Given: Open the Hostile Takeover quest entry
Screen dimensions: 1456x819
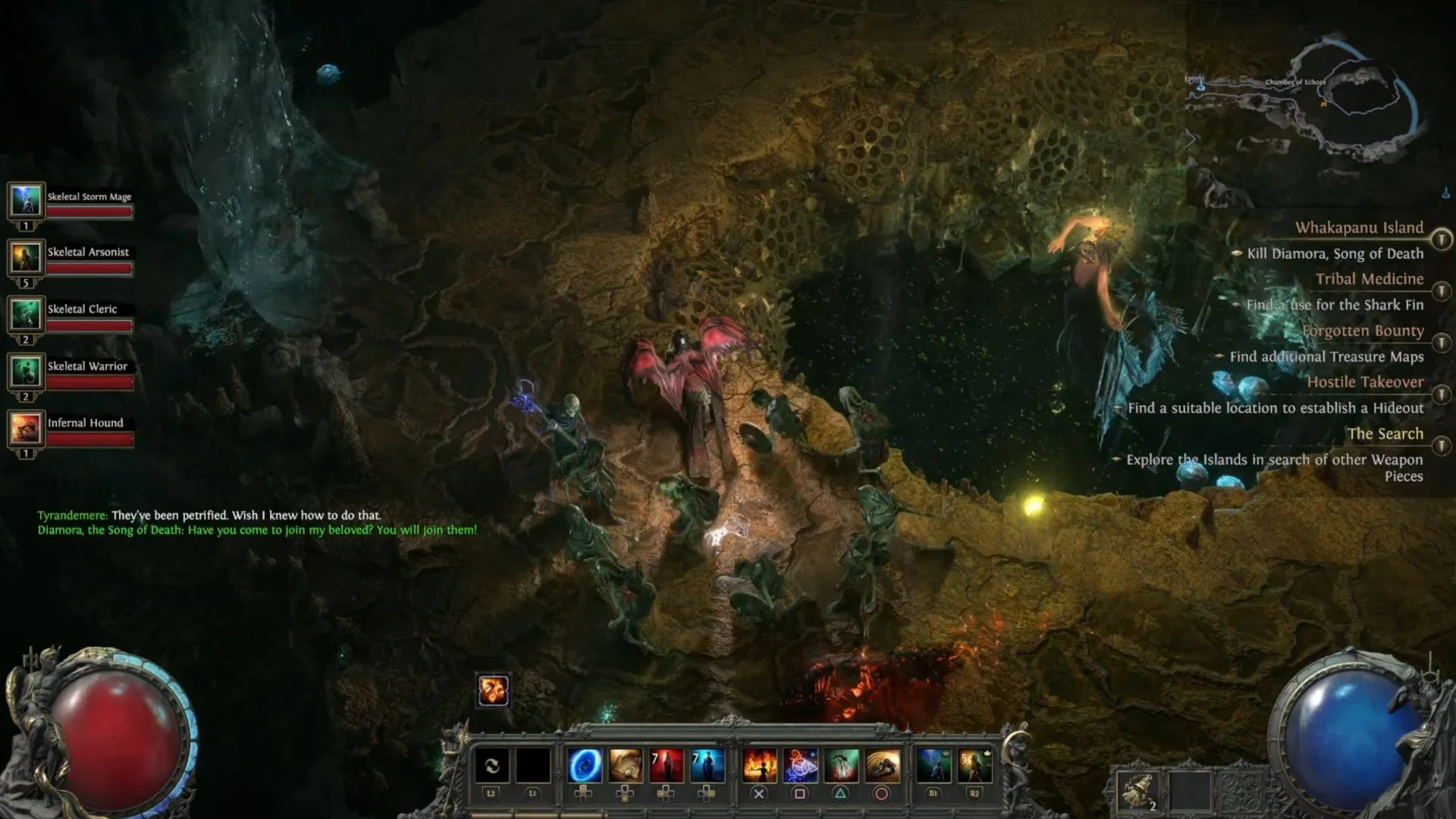Looking at the screenshot, I should [1365, 382].
